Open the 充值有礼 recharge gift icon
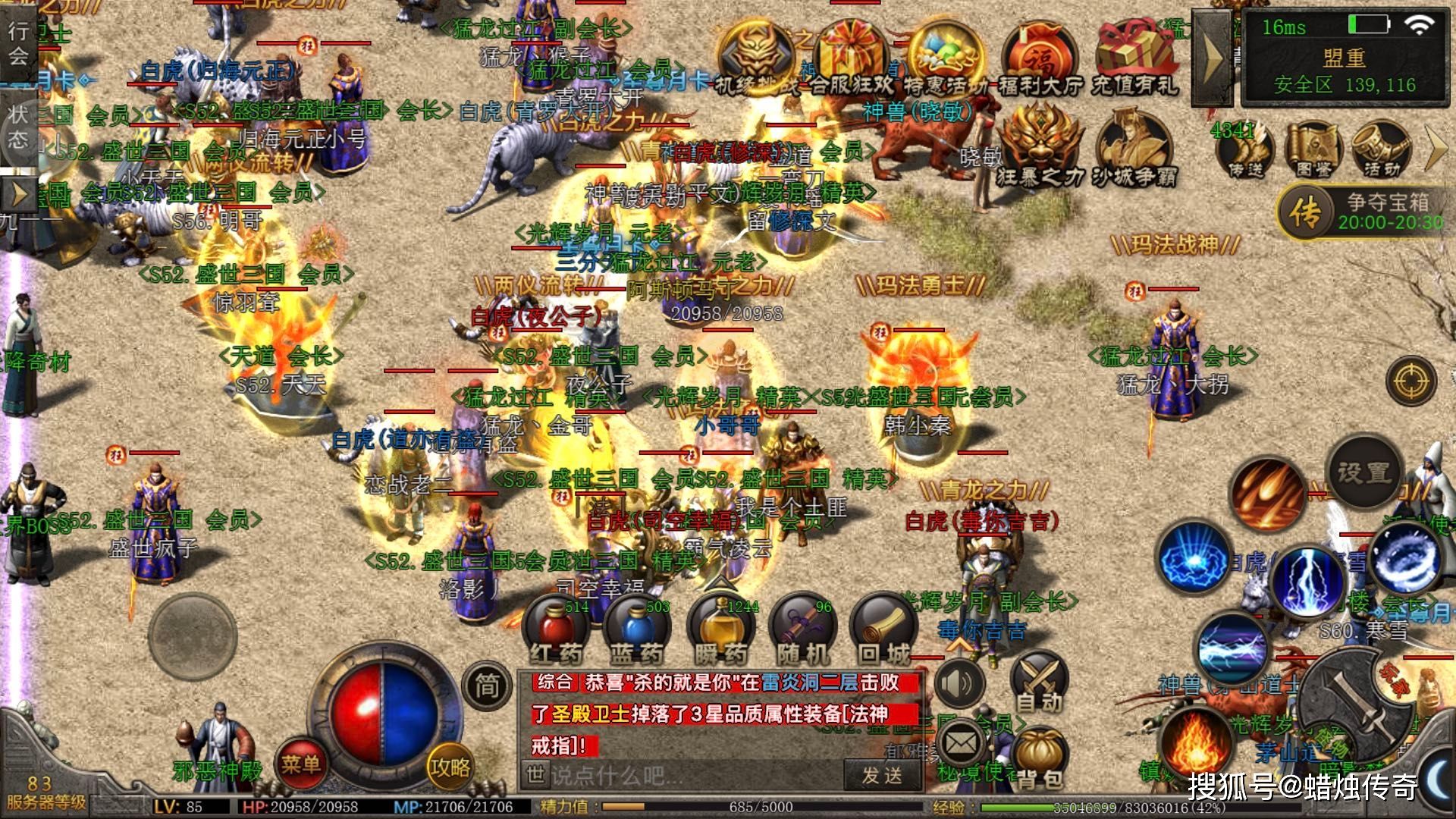 pos(1135,59)
